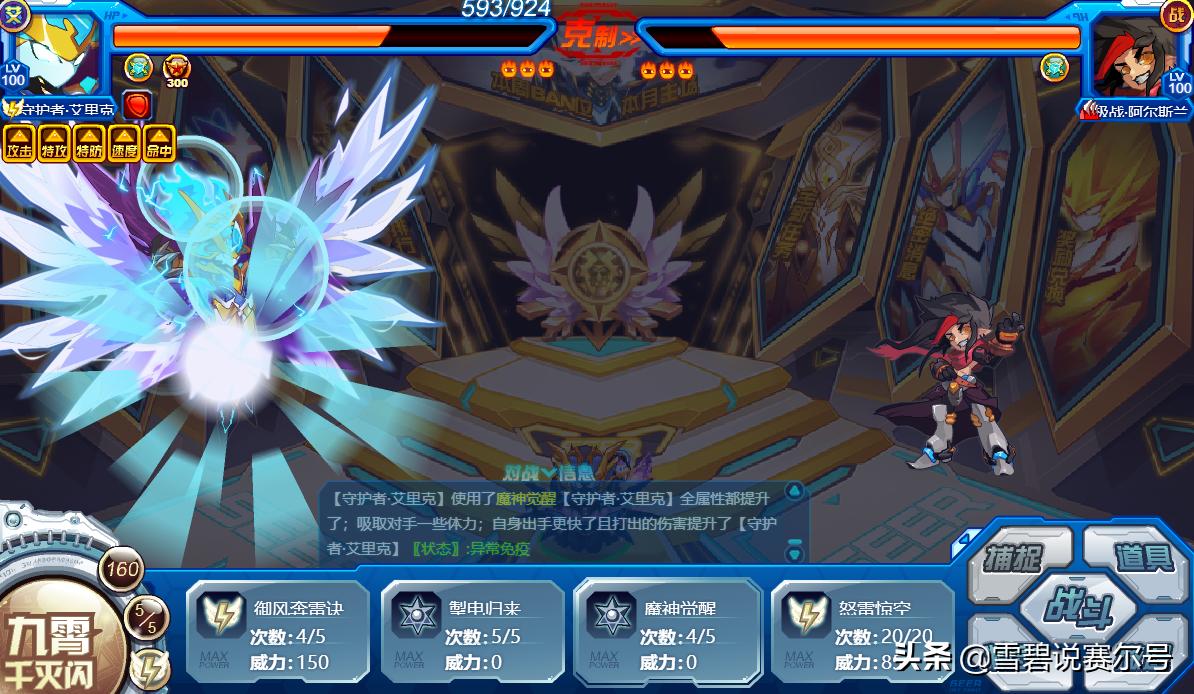Image resolution: width=1194 pixels, height=694 pixels.
Task: Check the red shield status icon
Action: [137, 104]
